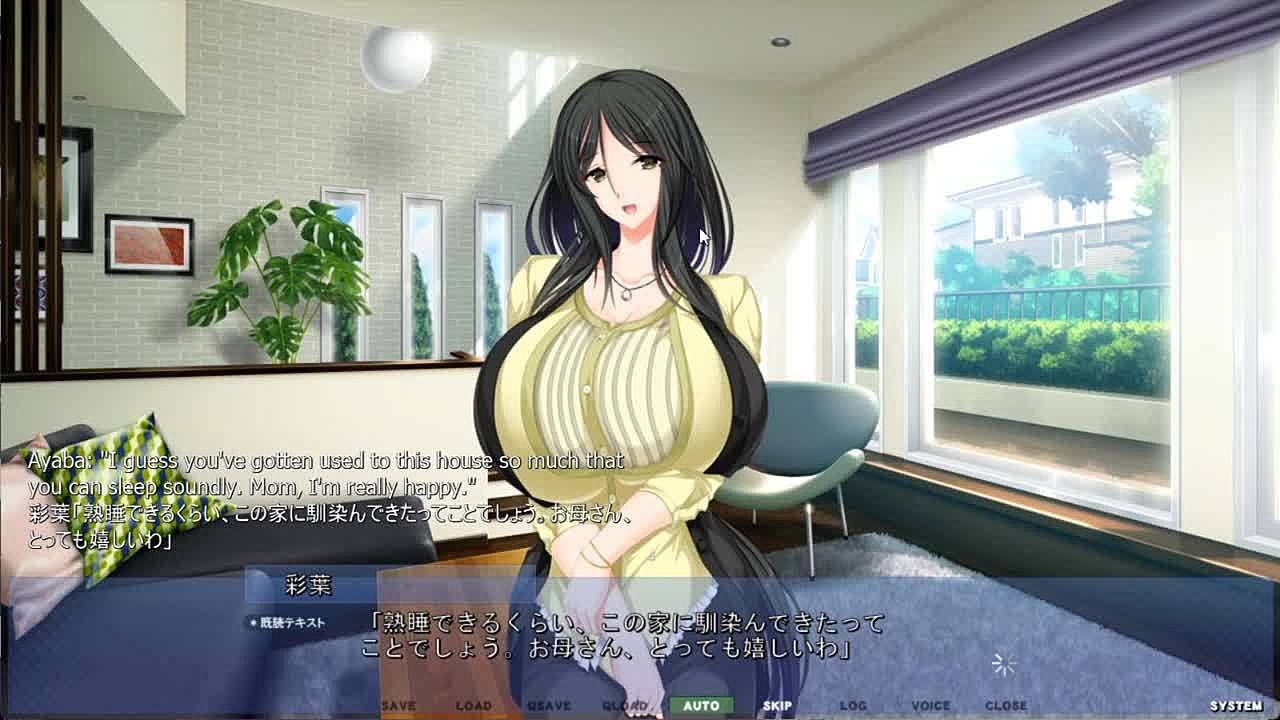Open the LOAD menu
The height and width of the screenshot is (720, 1280).
[474, 705]
